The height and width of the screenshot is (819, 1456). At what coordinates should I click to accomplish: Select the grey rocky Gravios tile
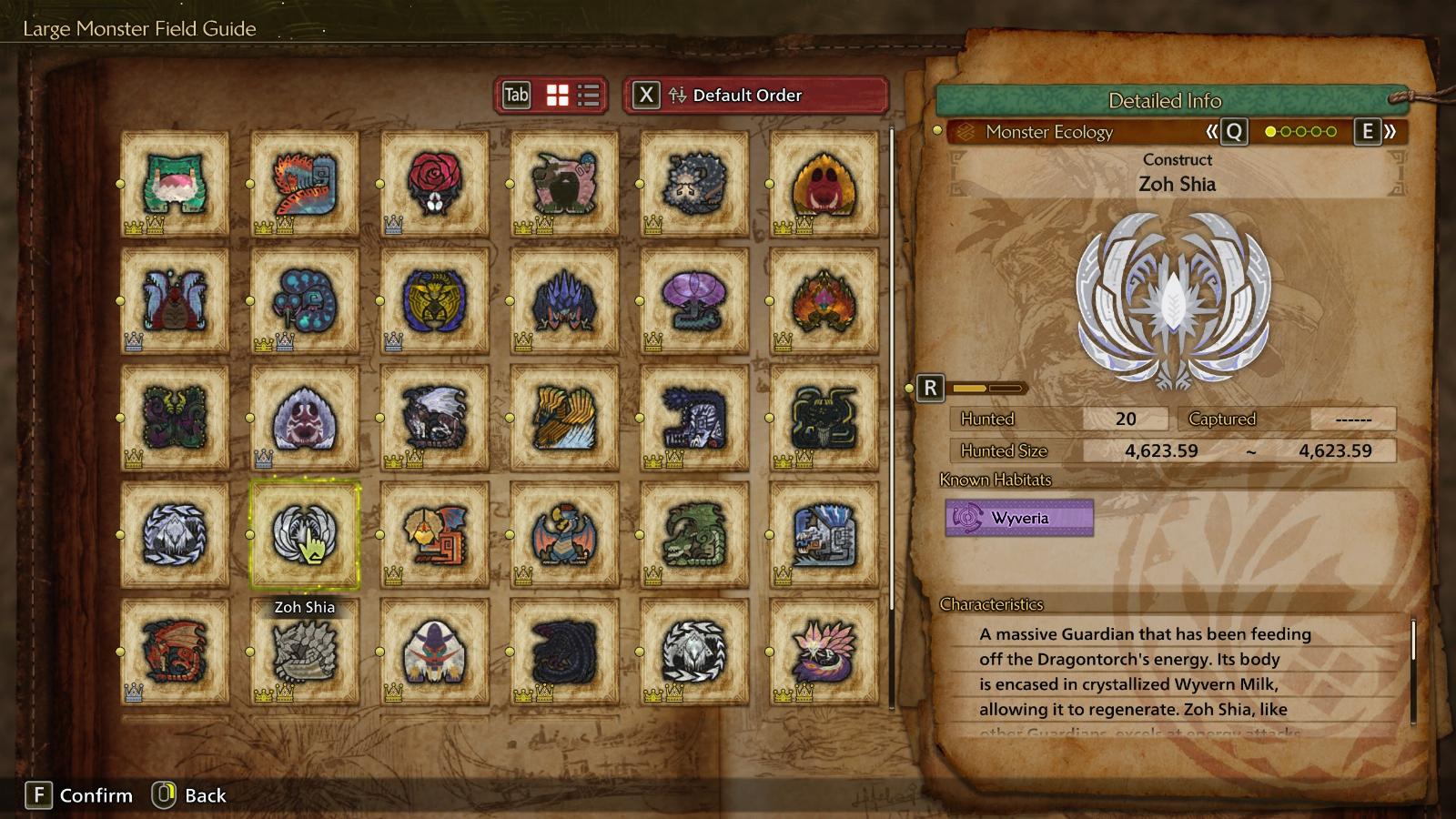click(305, 651)
